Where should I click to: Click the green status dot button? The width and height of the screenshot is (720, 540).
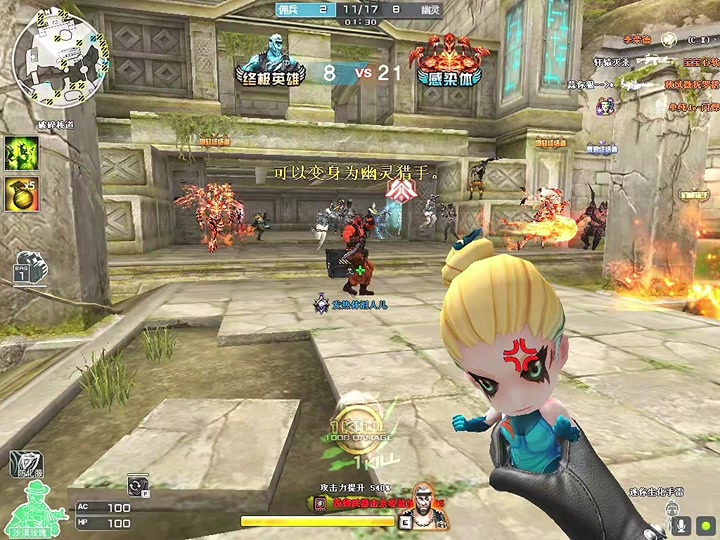click(x=707, y=524)
